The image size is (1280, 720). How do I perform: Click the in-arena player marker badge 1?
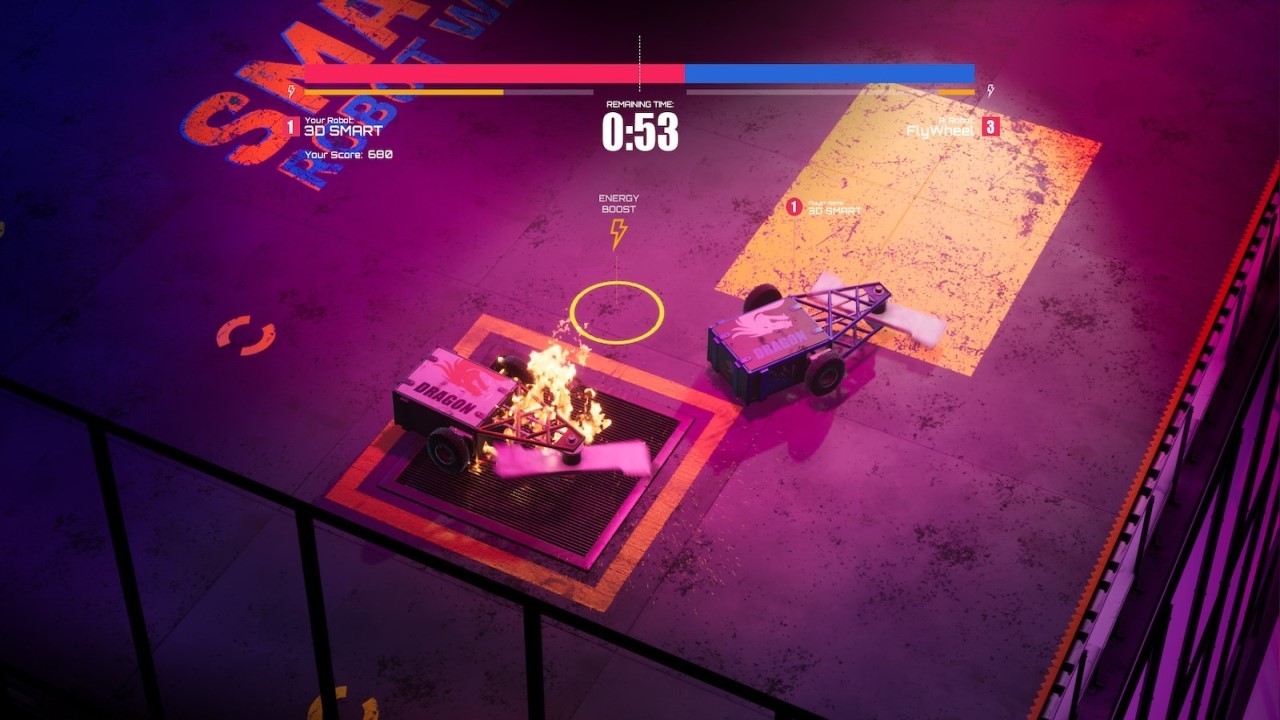793,207
